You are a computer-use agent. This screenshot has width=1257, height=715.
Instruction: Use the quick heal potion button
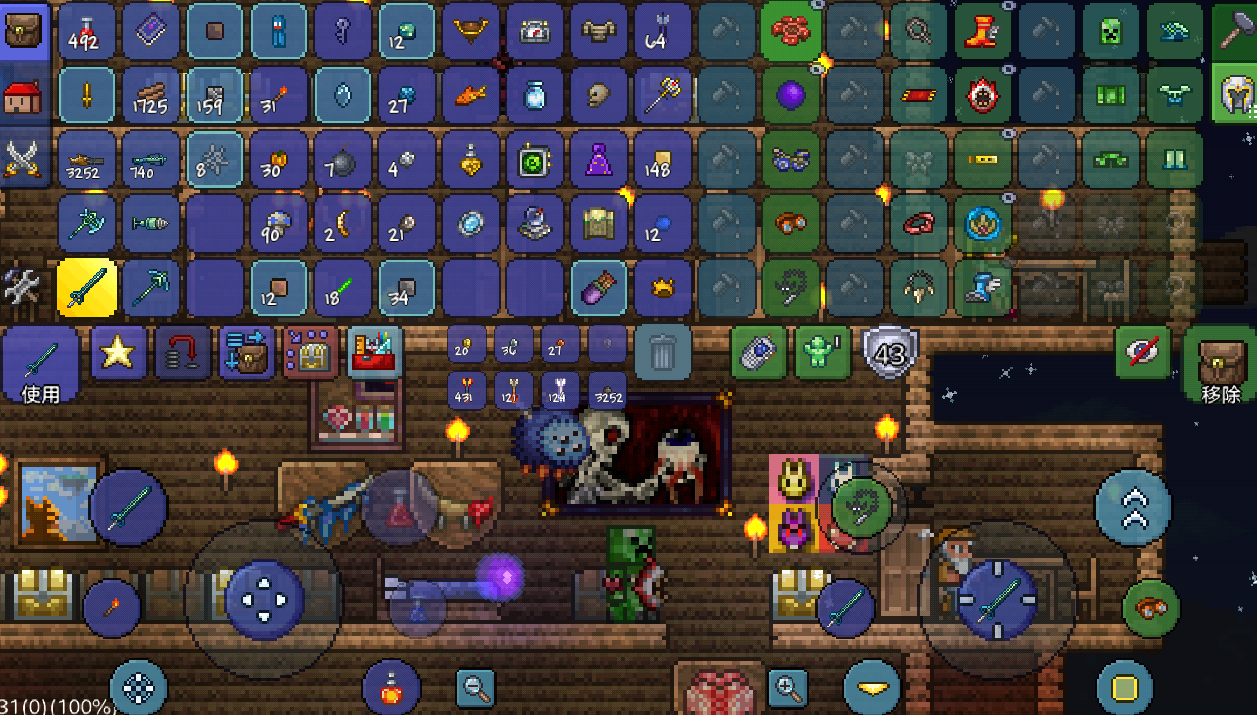(391, 687)
